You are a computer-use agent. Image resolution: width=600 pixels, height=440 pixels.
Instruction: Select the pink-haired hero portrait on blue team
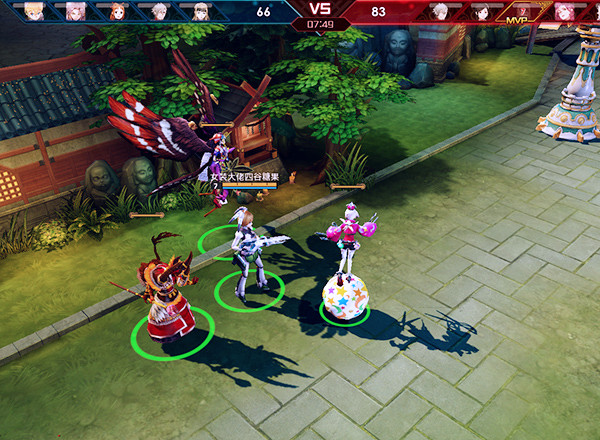76,11
